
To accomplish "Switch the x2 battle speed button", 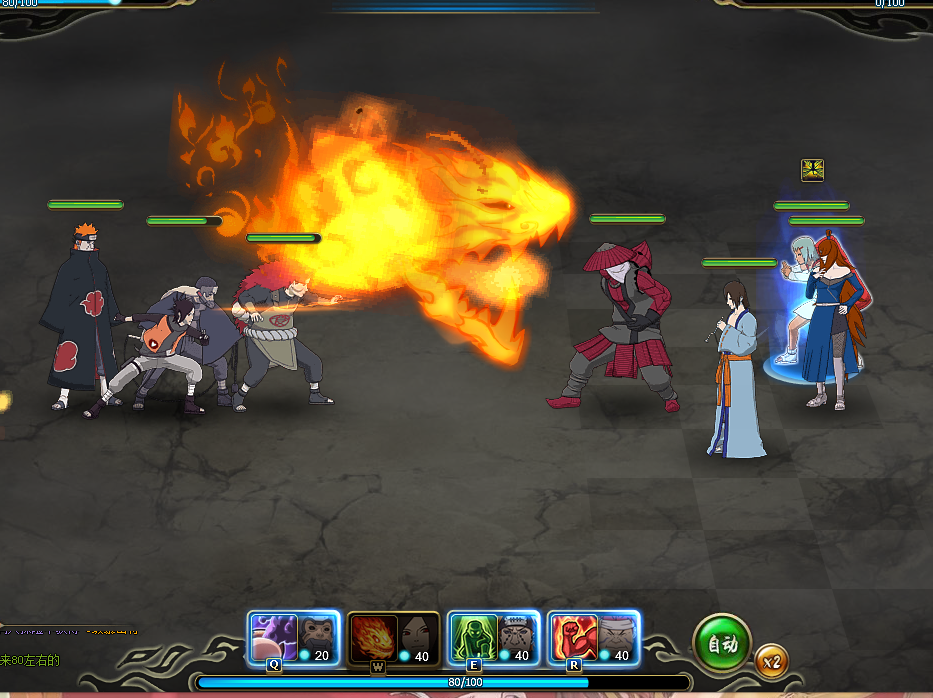I will coord(771,661).
